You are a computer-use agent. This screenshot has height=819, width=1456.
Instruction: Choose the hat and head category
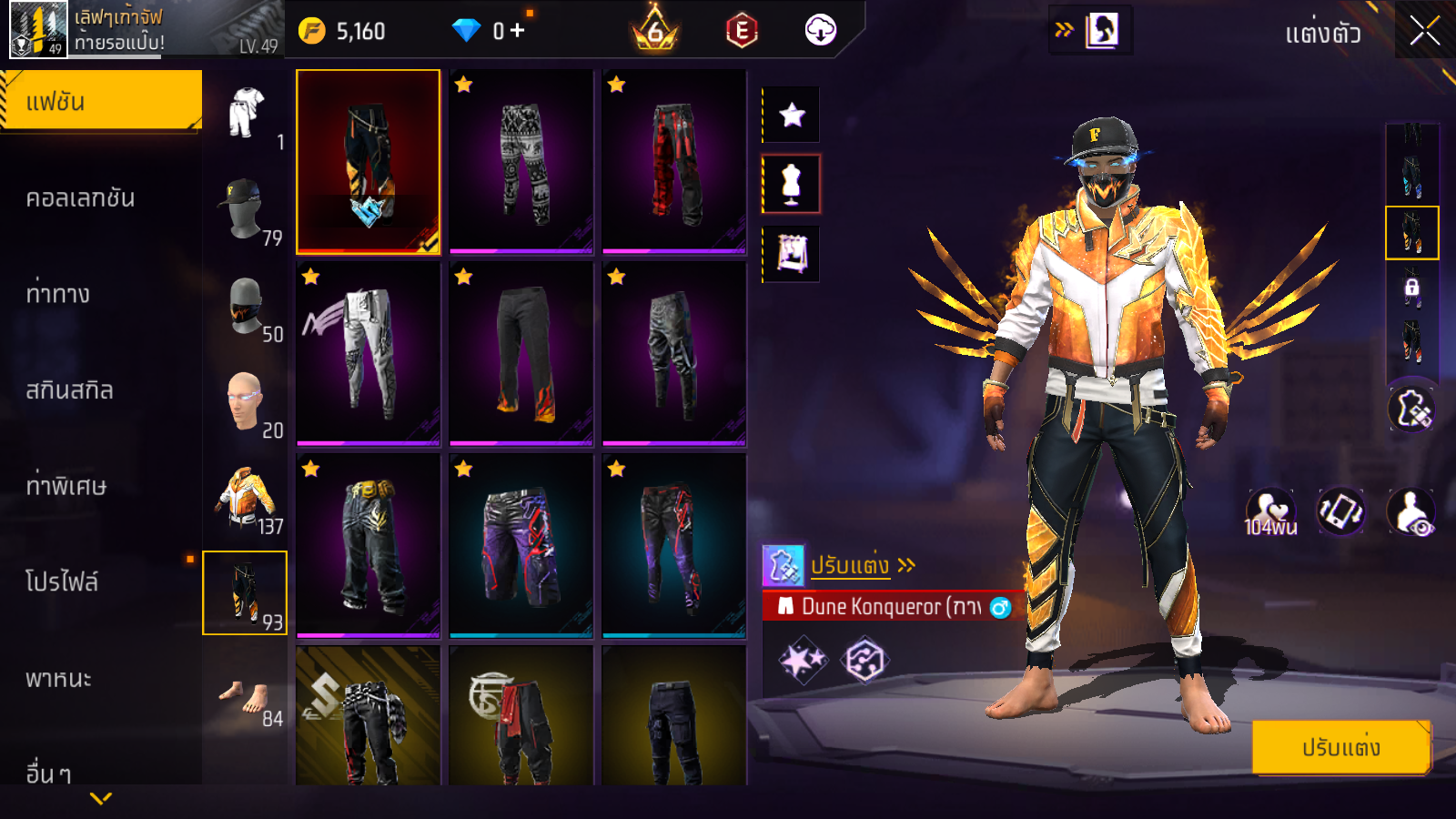245,208
